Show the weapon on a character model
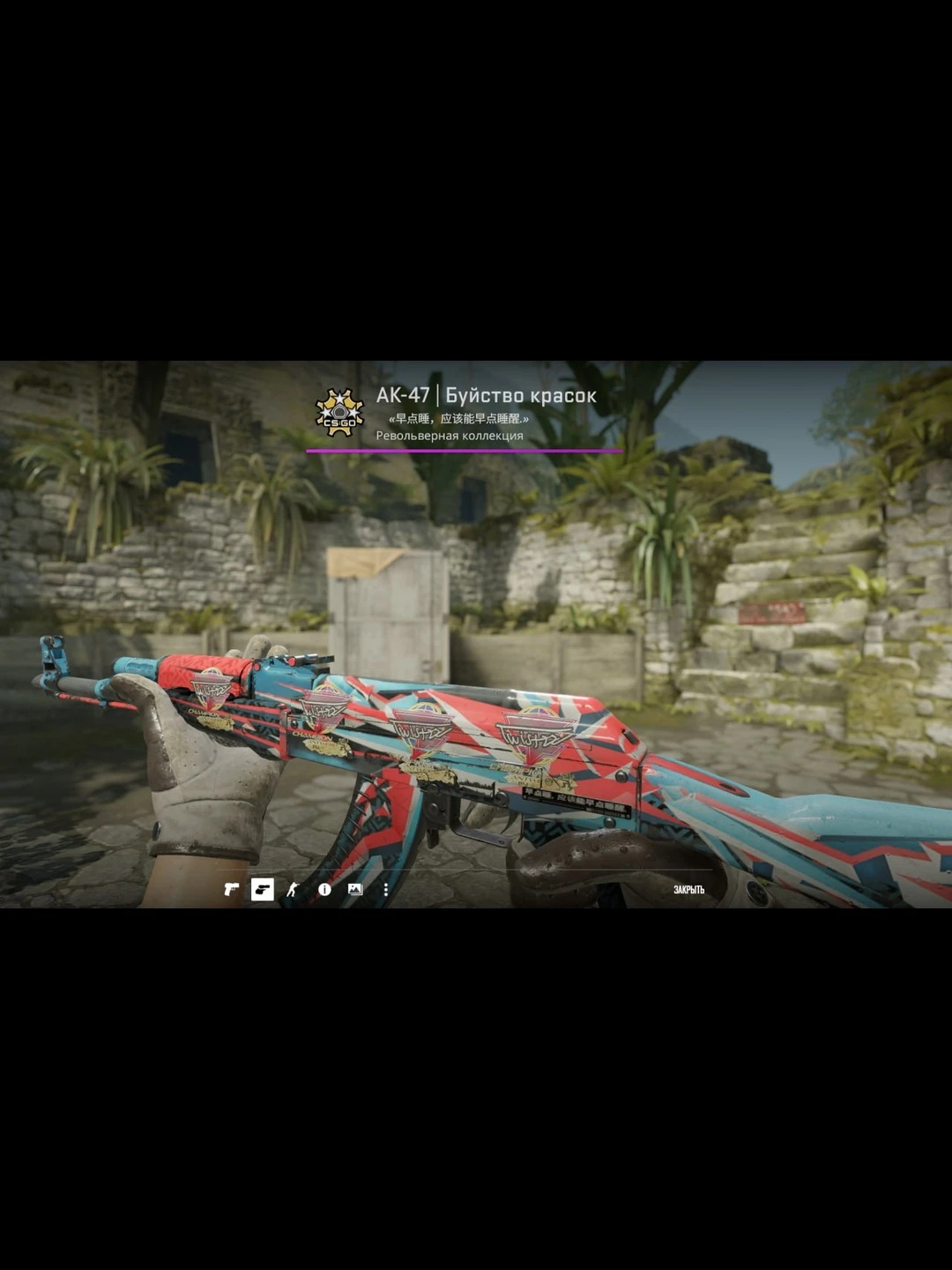This screenshot has width=952, height=1270. pos(293,890)
